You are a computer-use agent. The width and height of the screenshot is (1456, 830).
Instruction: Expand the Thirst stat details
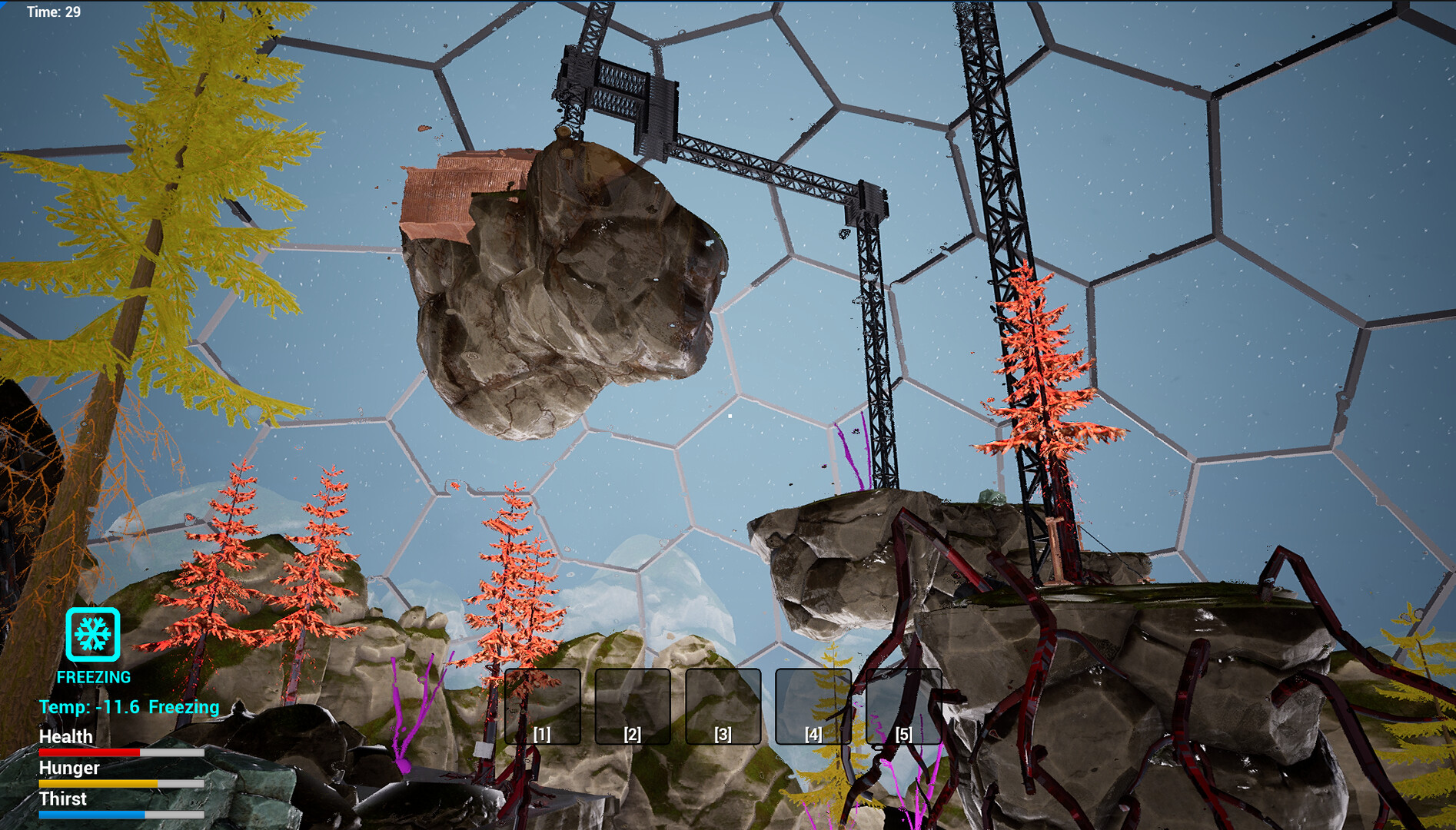pos(64,799)
